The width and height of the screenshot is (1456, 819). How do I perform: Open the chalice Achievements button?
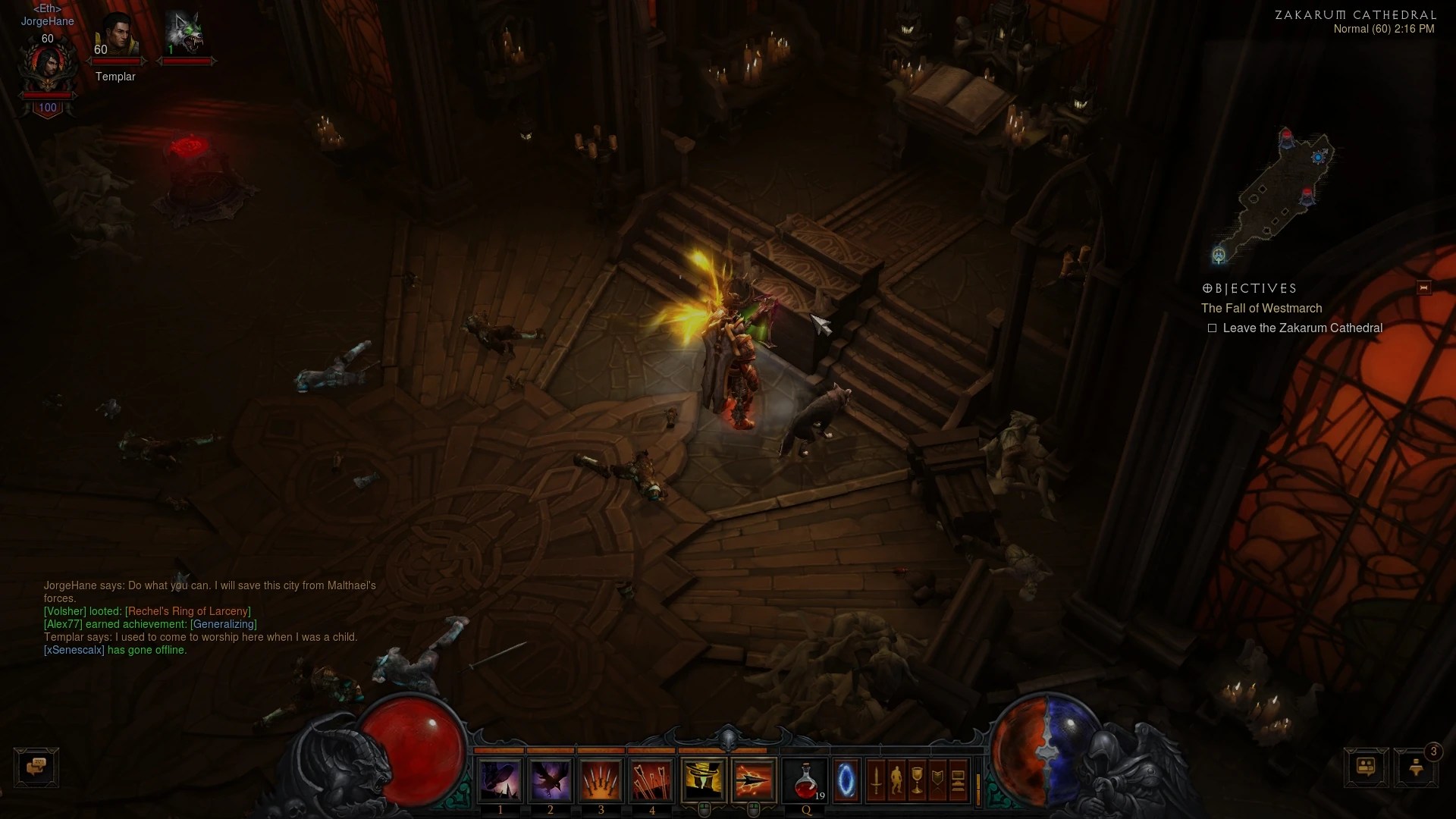point(918,780)
